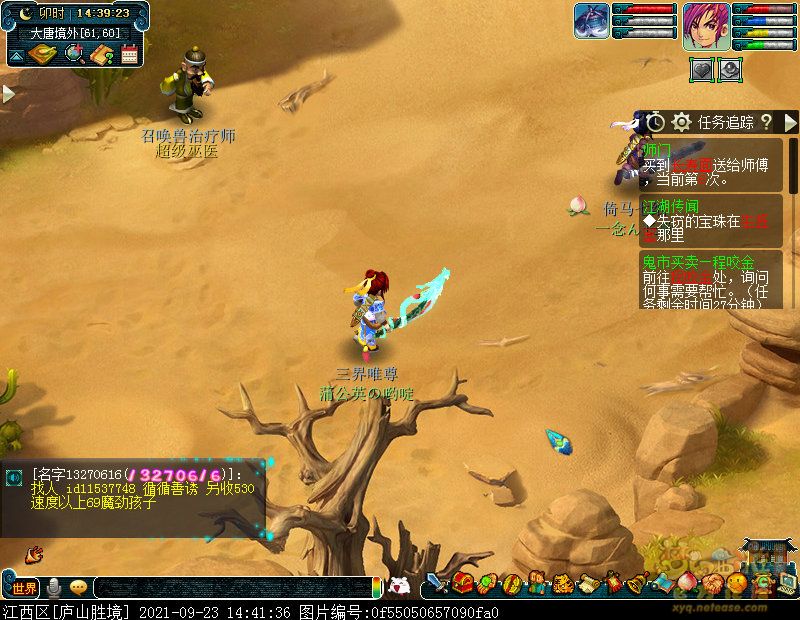The image size is (800, 620).
Task: Click the summoned pet portrait
Action: [x=592, y=22]
